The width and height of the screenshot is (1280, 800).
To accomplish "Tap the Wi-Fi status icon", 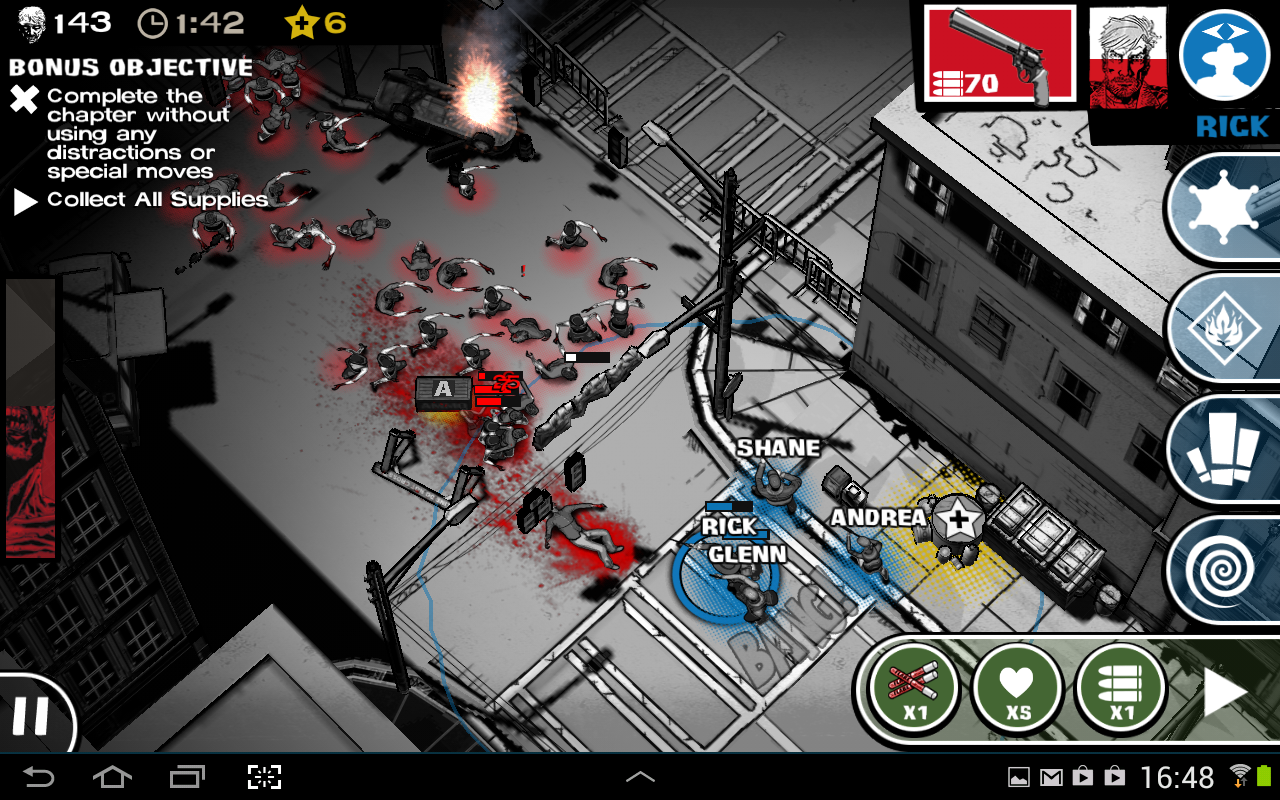I will [x=1240, y=775].
